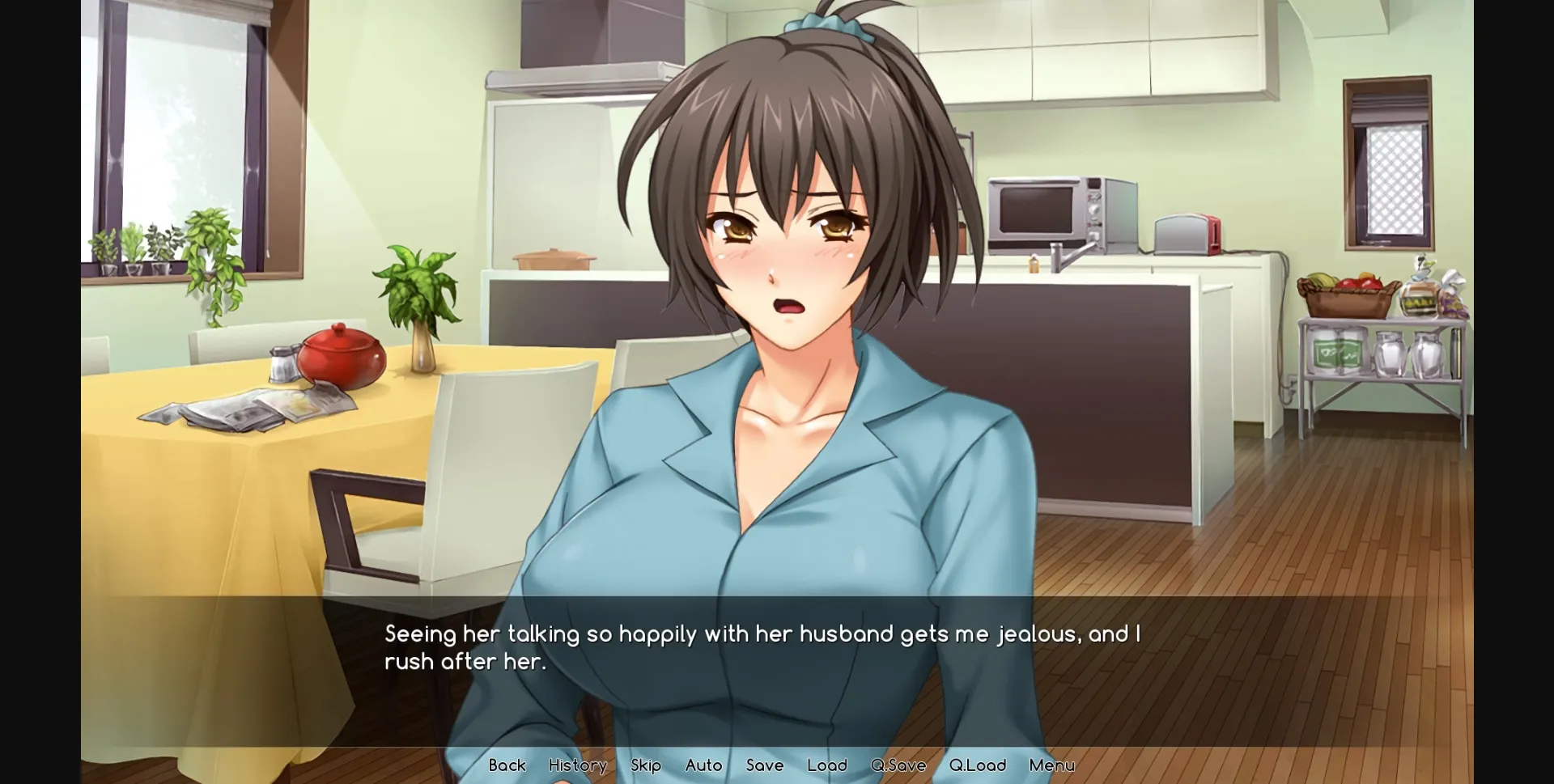Select Menu at the far right
The image size is (1554, 784).
pyautogui.click(x=1051, y=765)
